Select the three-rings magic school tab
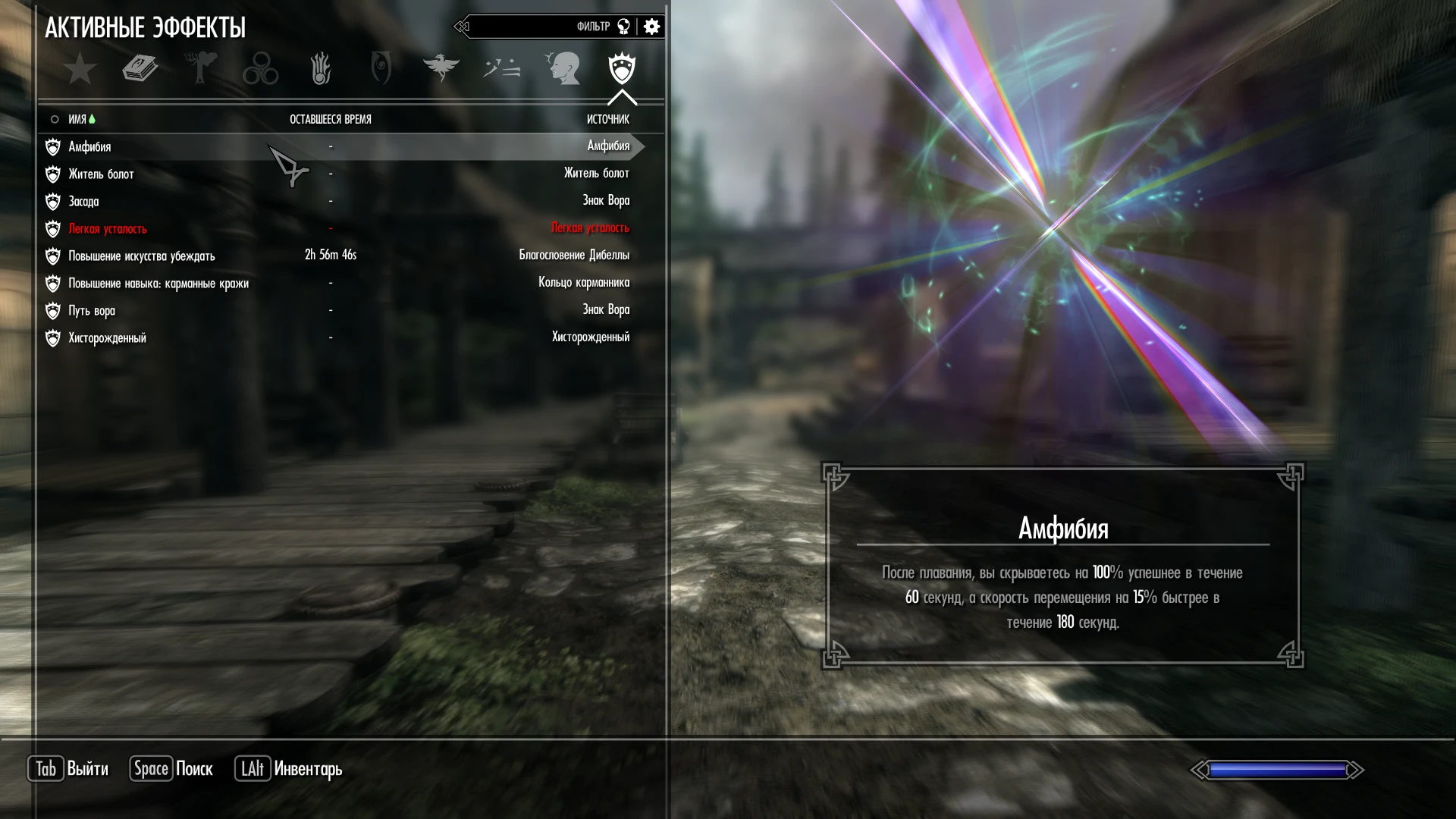The width and height of the screenshot is (1456, 819). pyautogui.click(x=260, y=69)
